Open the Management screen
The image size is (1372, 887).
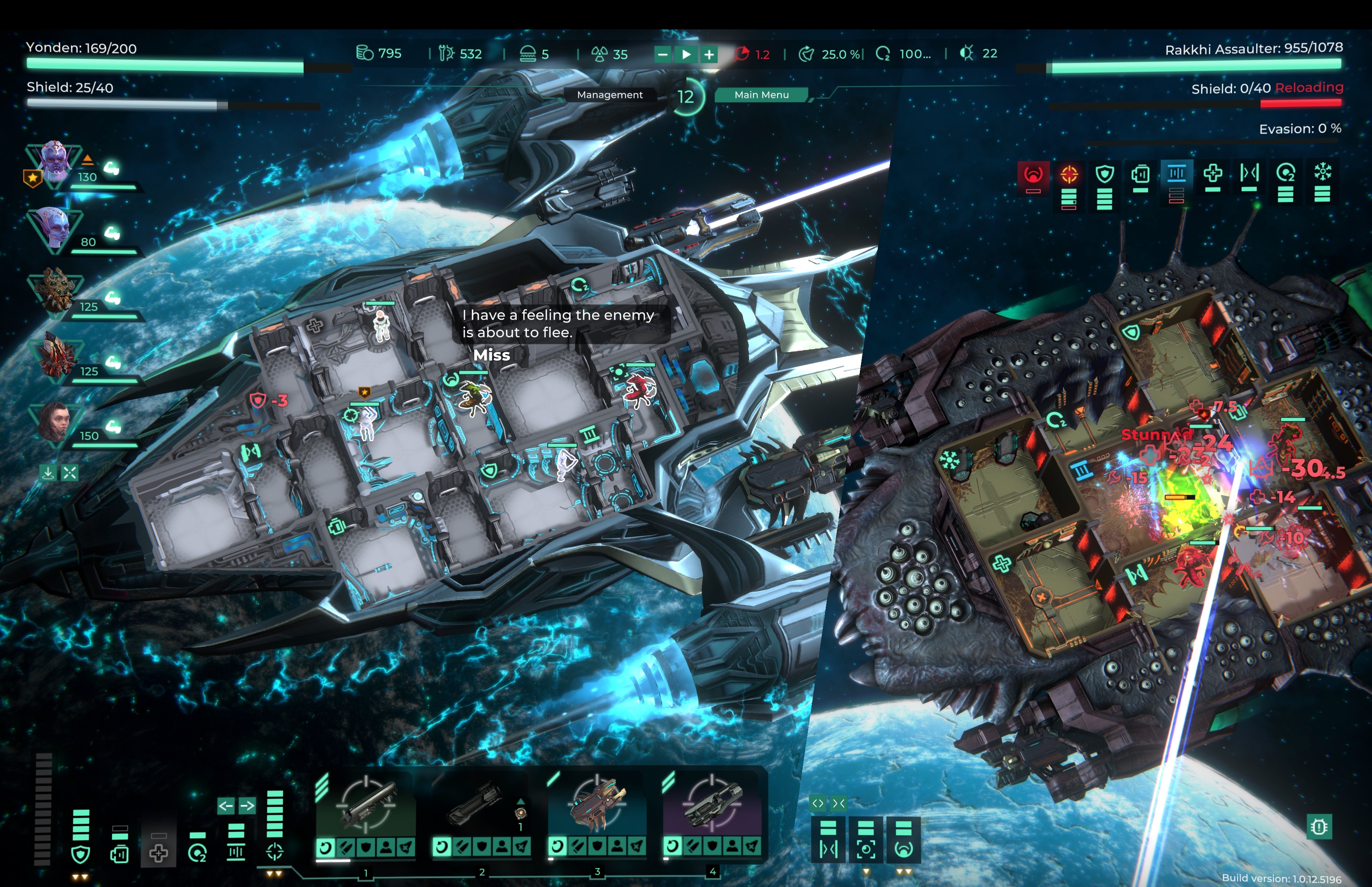pos(610,94)
